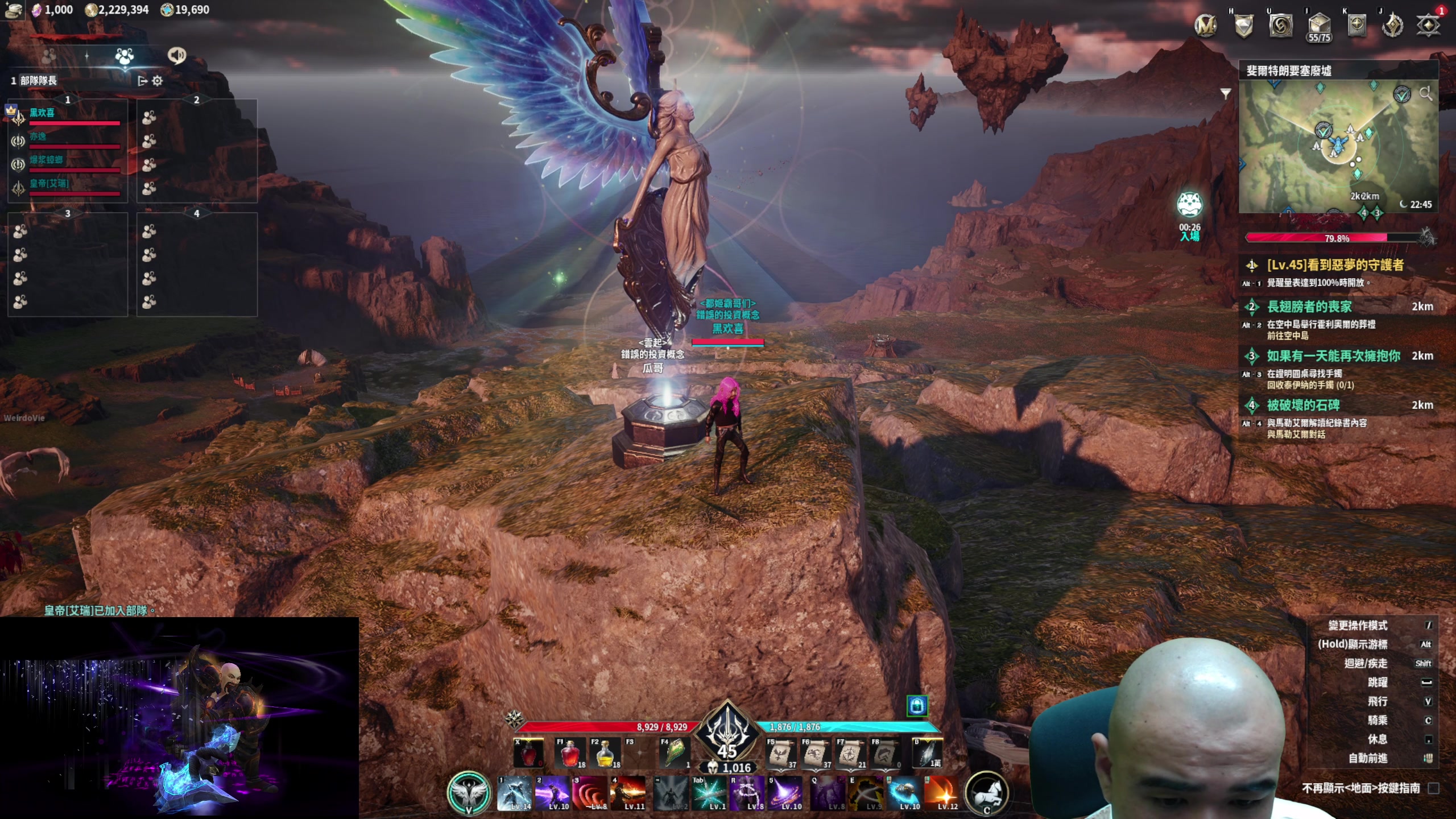Activate the purple galaxy skill Lv.10
1456x819 pixels.
[785, 793]
